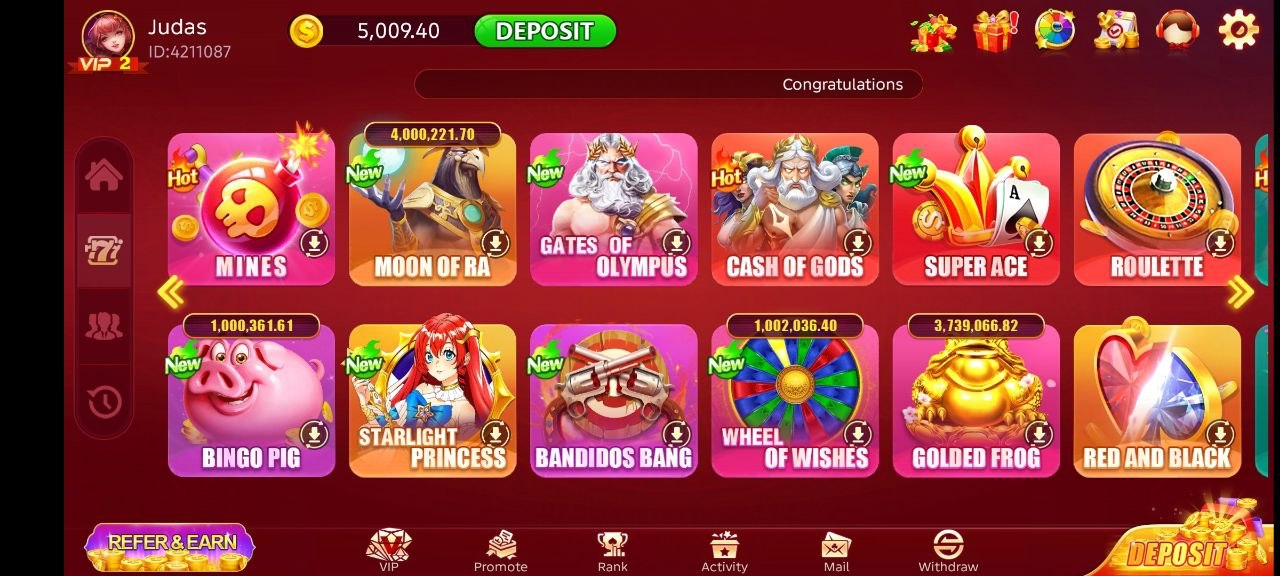Launch Starlight Princess game tile

pyautogui.click(x=432, y=401)
